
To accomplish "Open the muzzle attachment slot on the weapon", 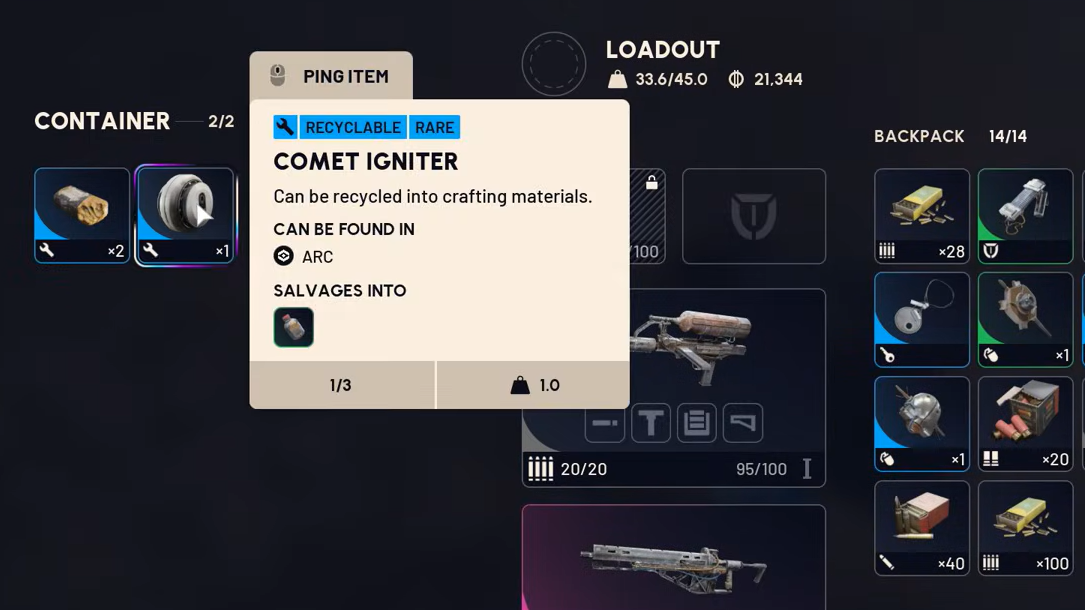I will click(x=605, y=423).
